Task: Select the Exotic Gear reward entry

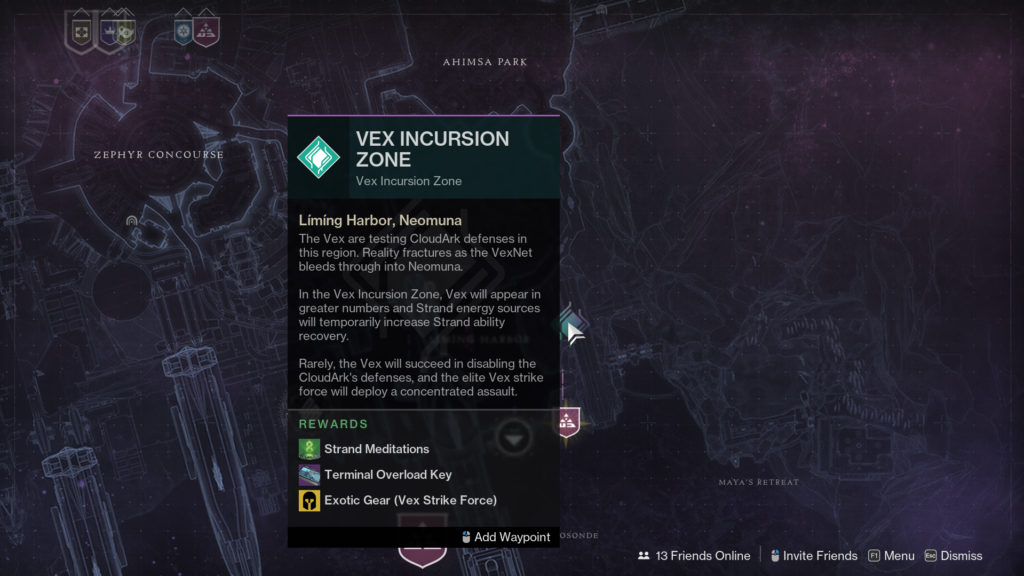Action: 410,500
